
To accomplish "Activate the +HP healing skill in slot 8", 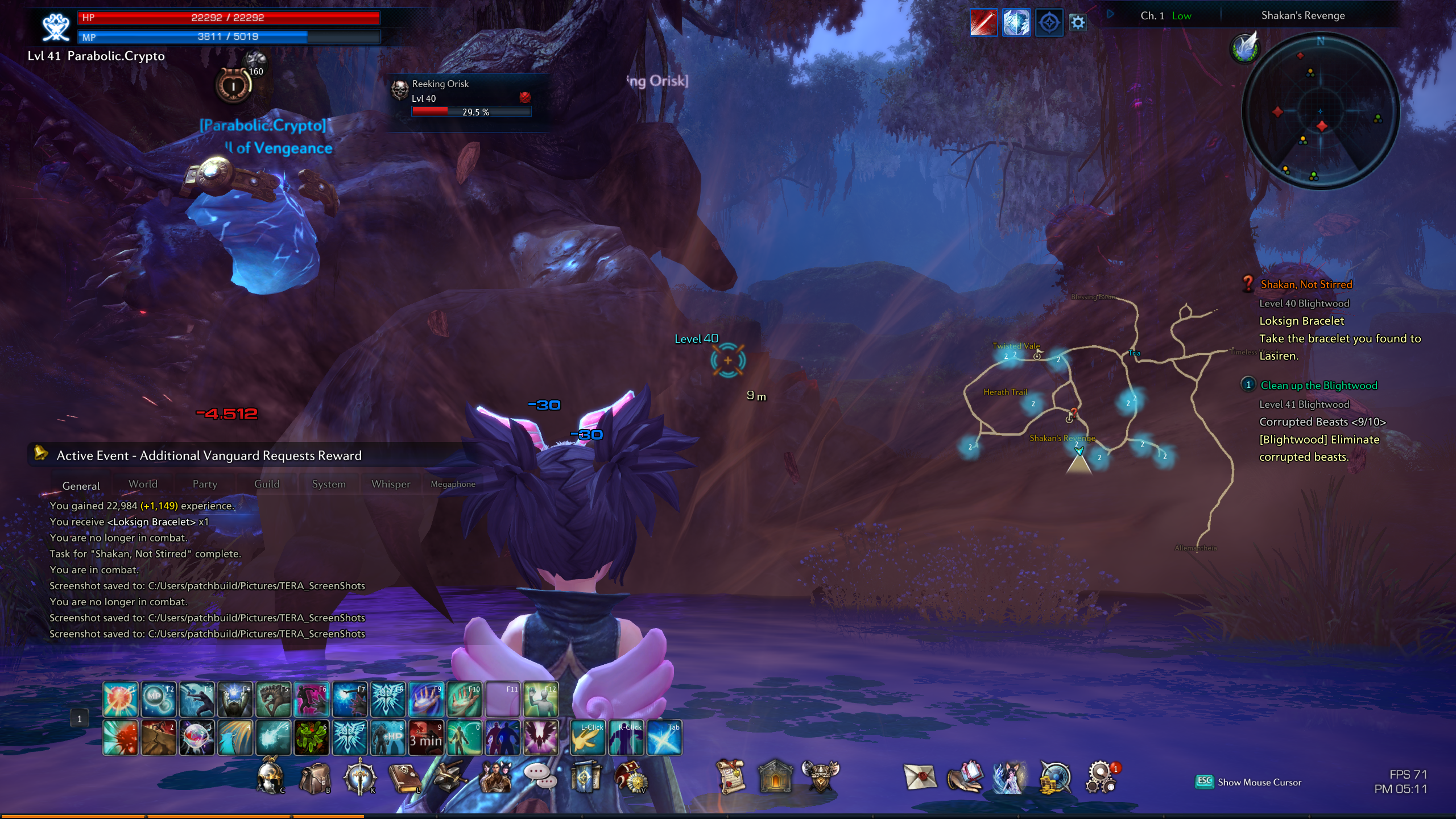I will coord(388,738).
